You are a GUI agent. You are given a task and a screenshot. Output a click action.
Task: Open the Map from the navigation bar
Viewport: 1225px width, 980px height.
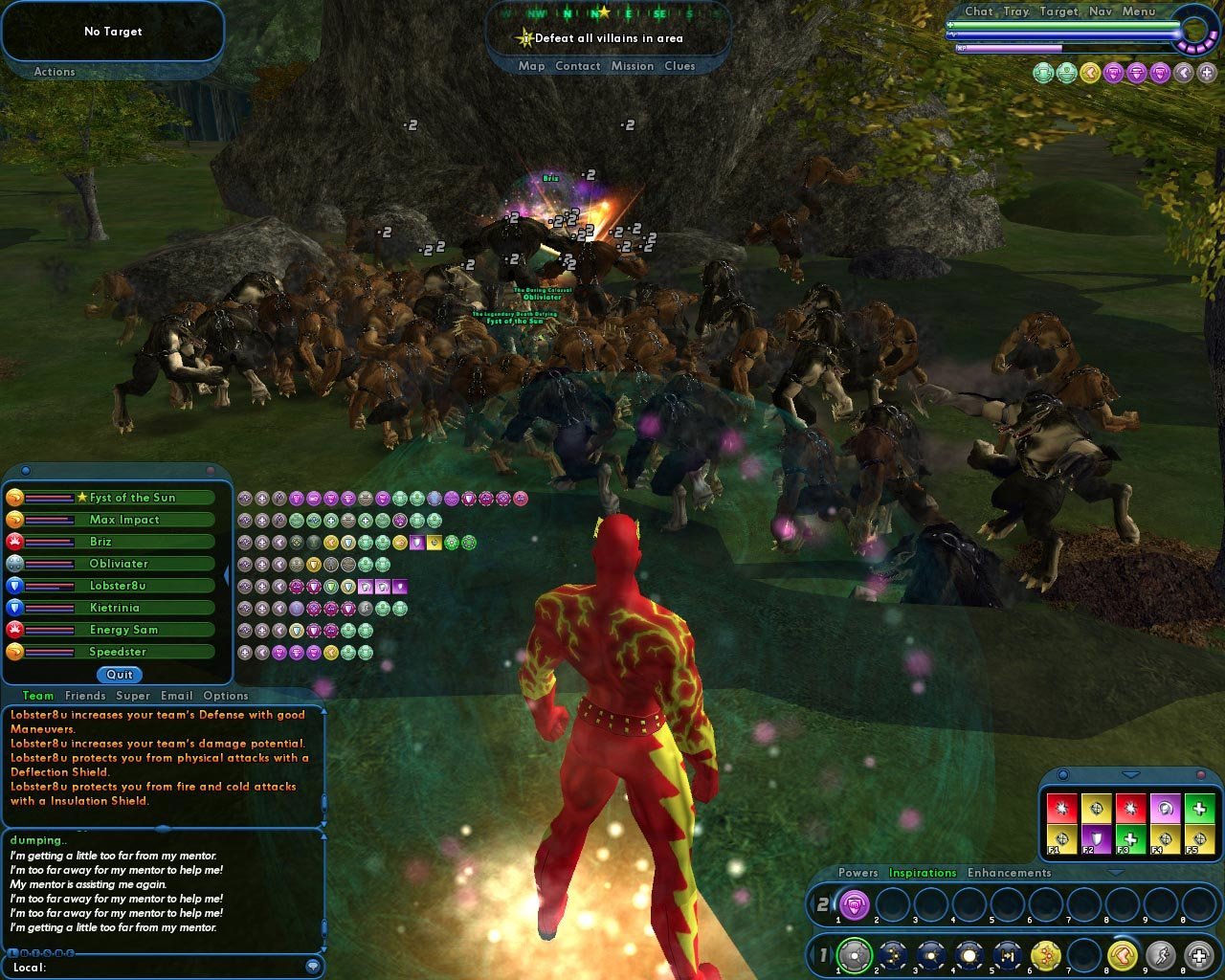point(531,66)
